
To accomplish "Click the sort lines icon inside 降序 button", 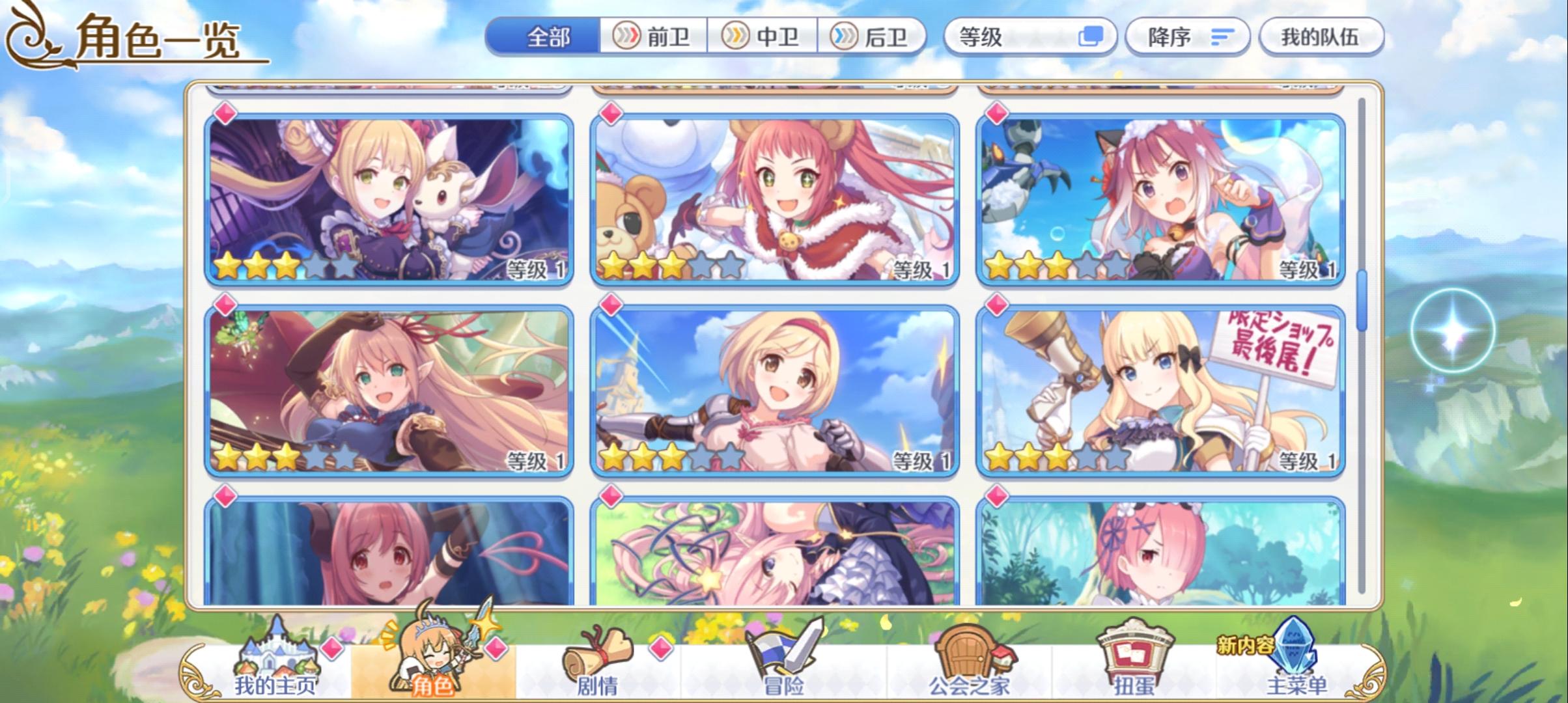I will 1224,37.
